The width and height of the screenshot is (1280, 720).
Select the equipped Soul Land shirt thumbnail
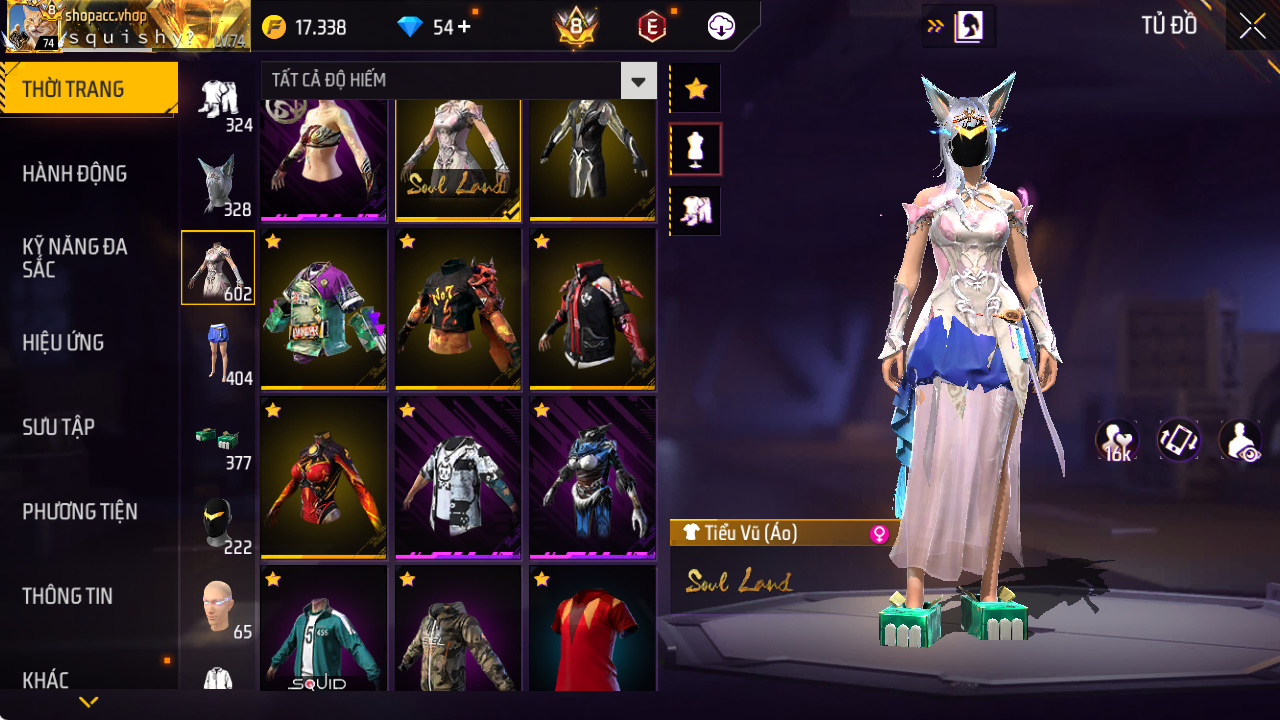coord(458,160)
